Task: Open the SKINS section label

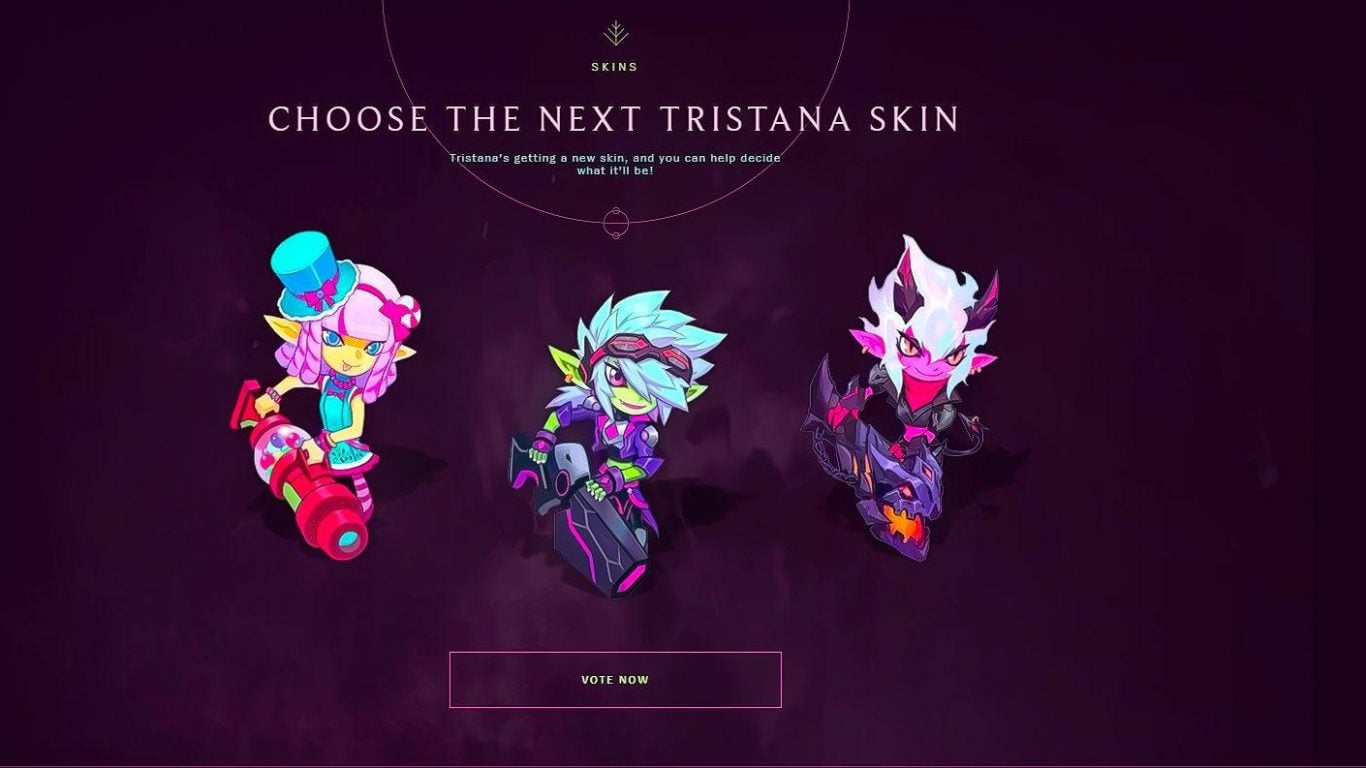Action: (617, 67)
